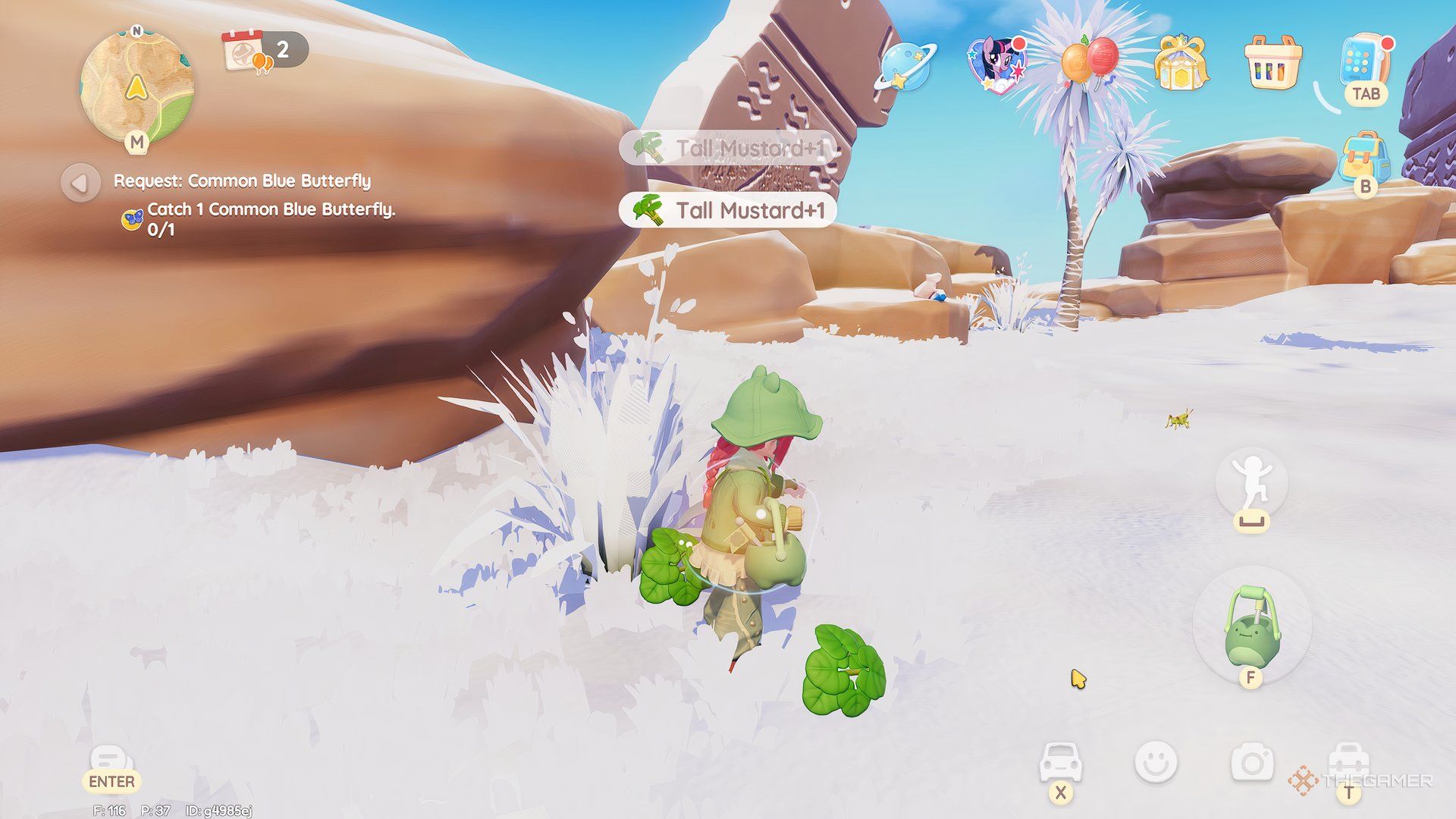Open the camera photo mode
1456x819 pixels.
coord(1252,763)
